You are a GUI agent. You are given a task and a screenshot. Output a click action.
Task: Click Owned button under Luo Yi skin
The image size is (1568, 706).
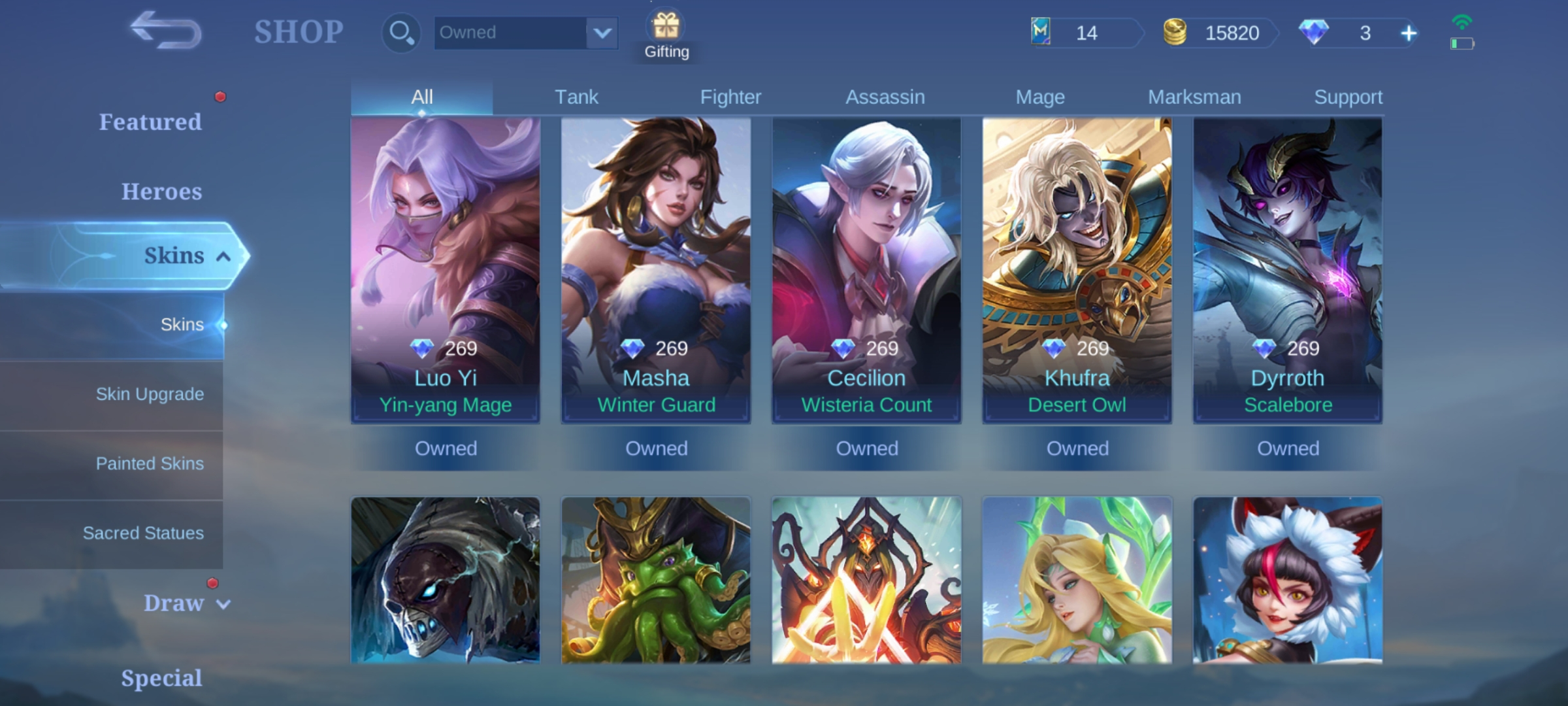coord(446,448)
